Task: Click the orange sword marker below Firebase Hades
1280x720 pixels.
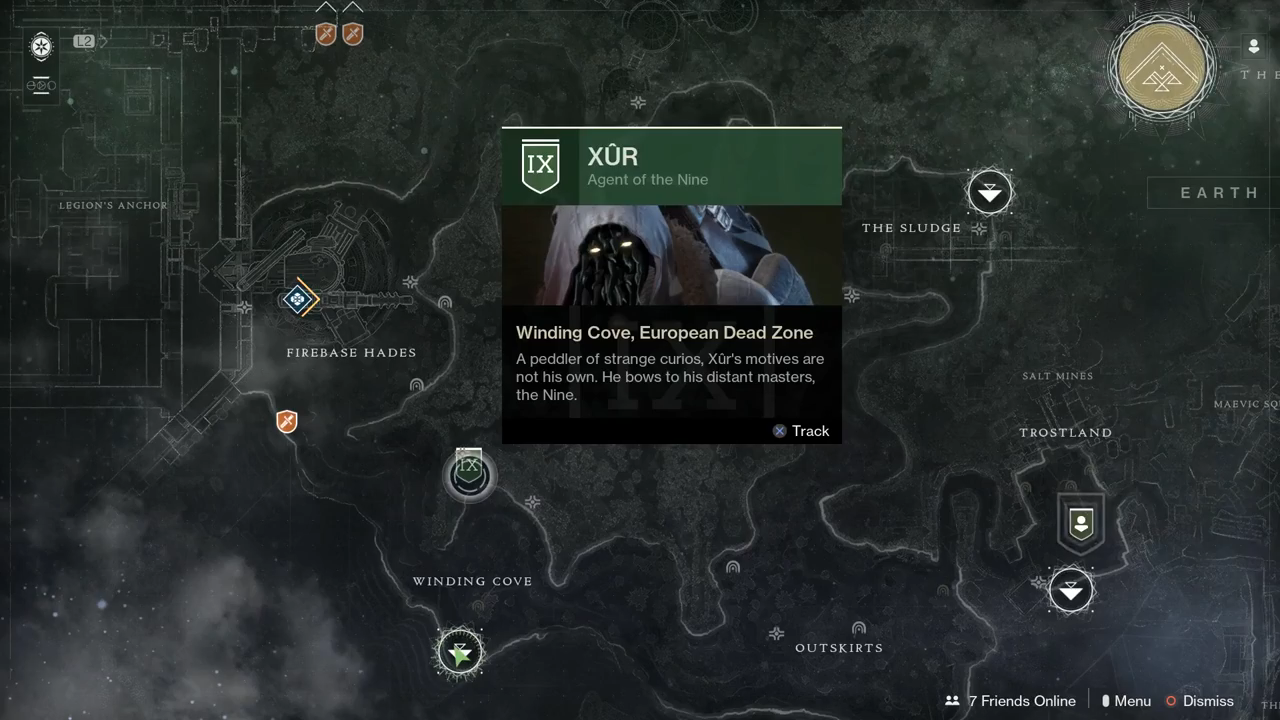Action: point(287,421)
